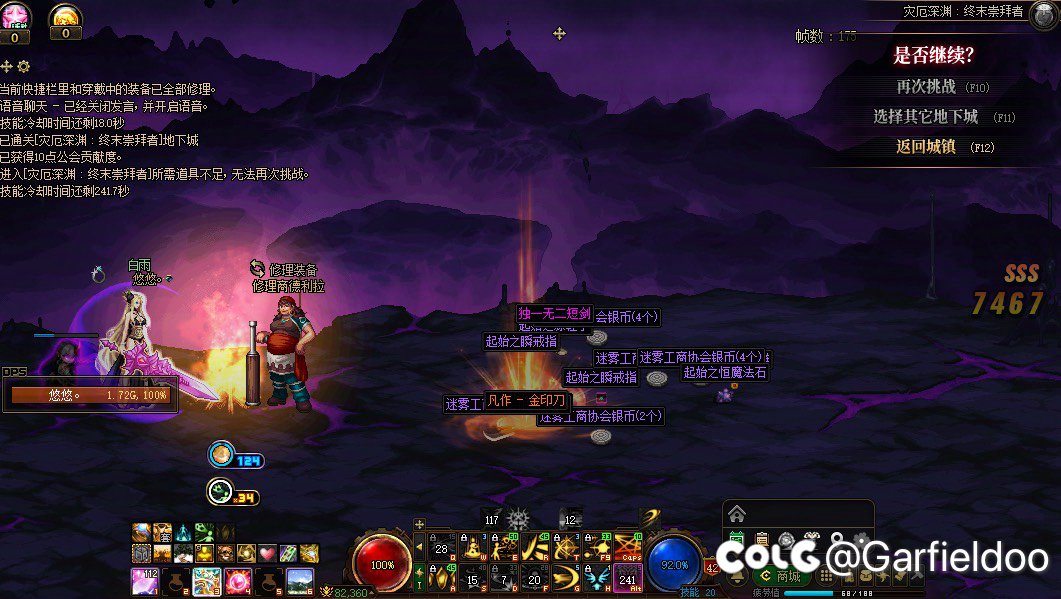Use the landscape item in quick slot 6
This screenshot has height=599, width=1061.
[x=300, y=579]
